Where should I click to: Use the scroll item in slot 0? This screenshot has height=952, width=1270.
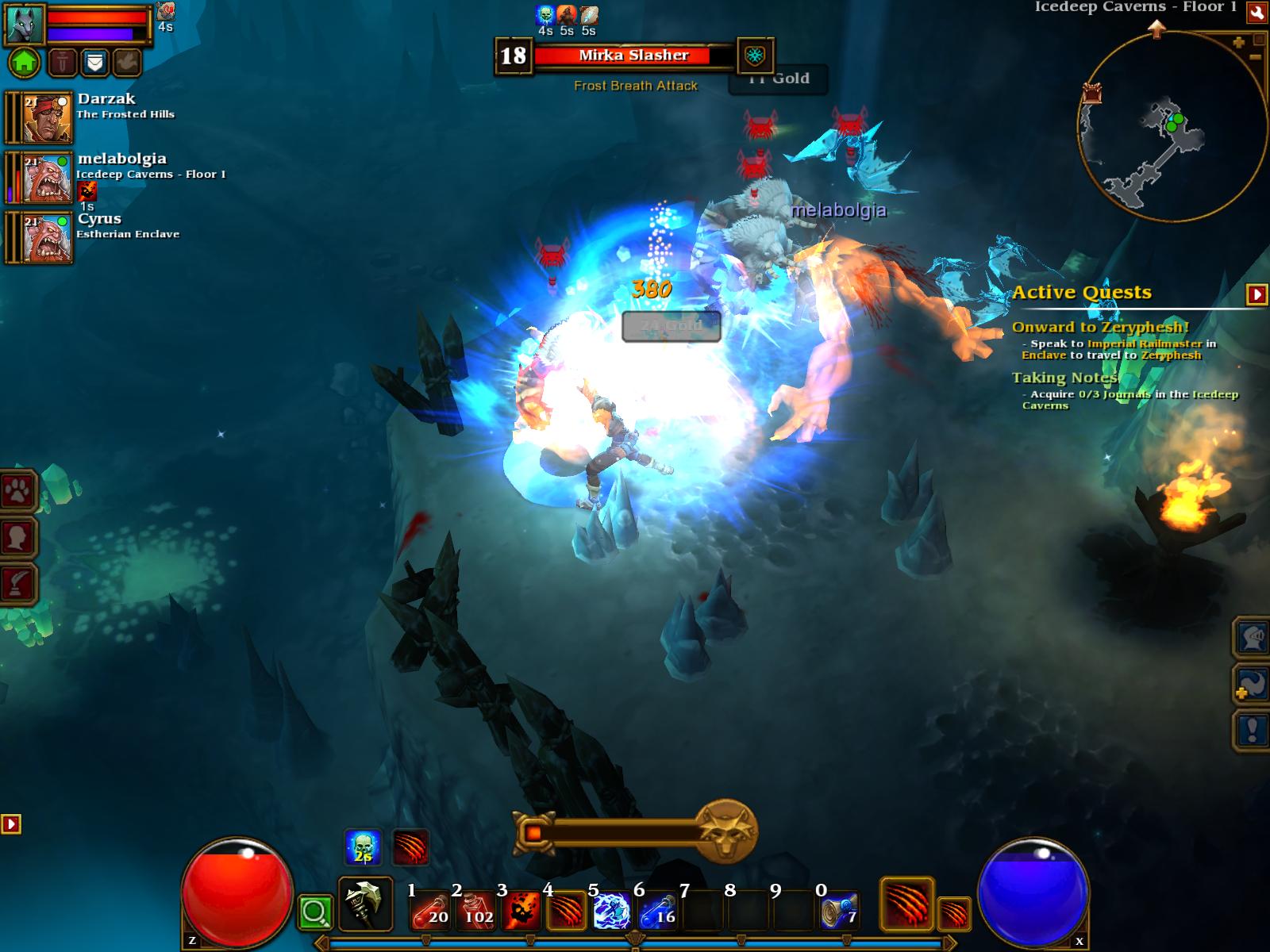[839, 911]
